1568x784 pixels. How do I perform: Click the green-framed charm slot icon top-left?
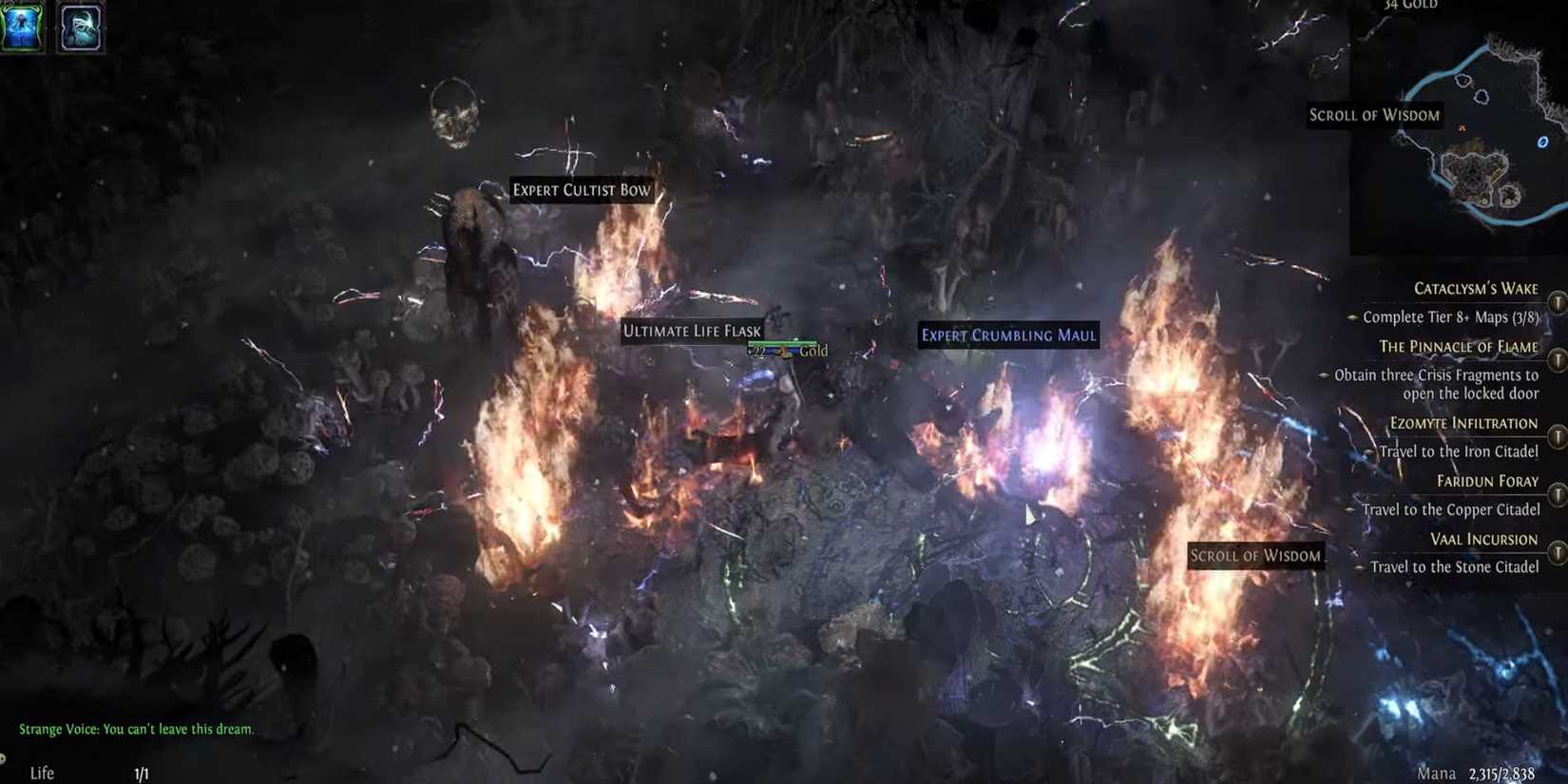(x=21, y=27)
